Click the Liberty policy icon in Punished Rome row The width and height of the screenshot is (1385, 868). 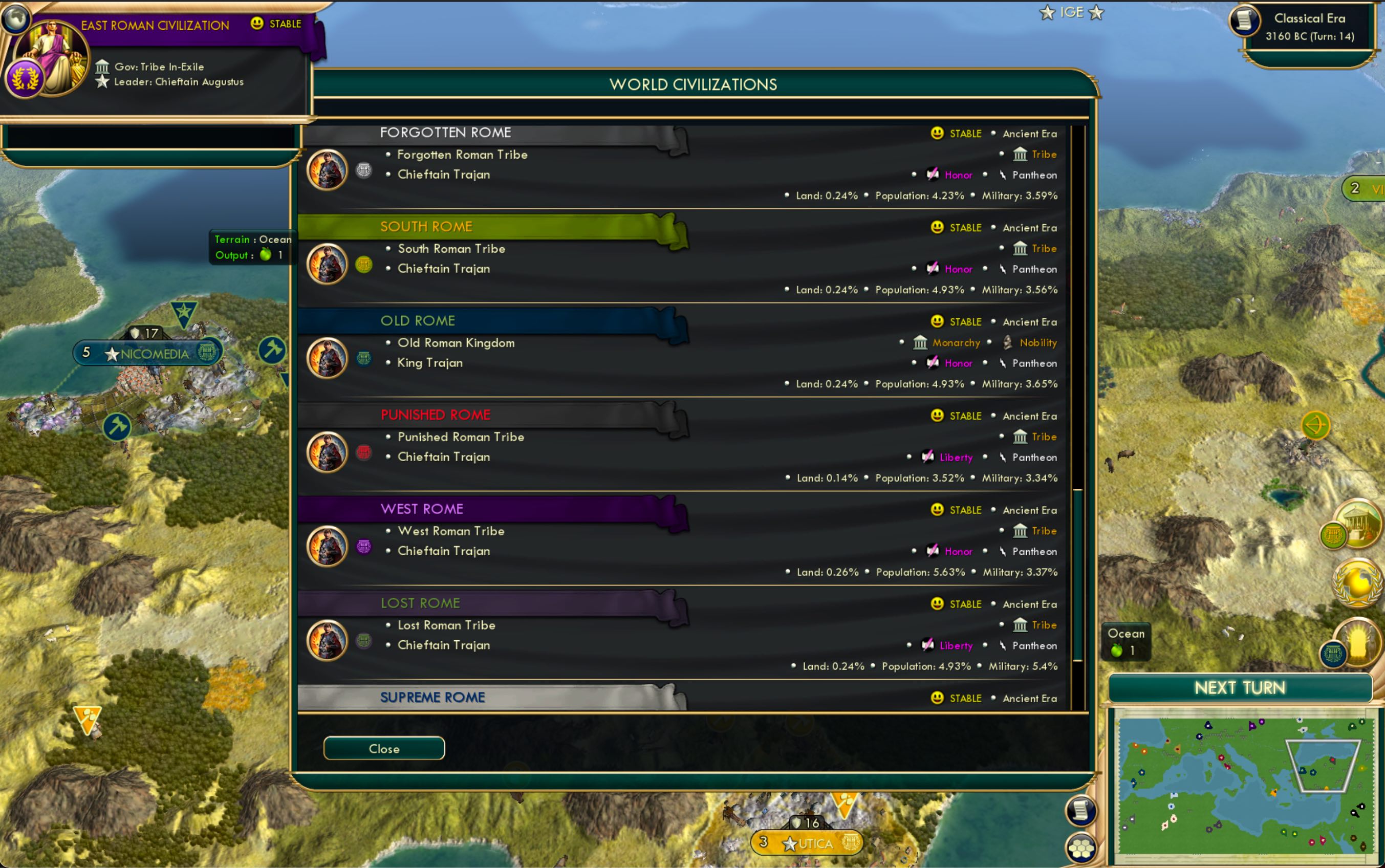tap(927, 457)
